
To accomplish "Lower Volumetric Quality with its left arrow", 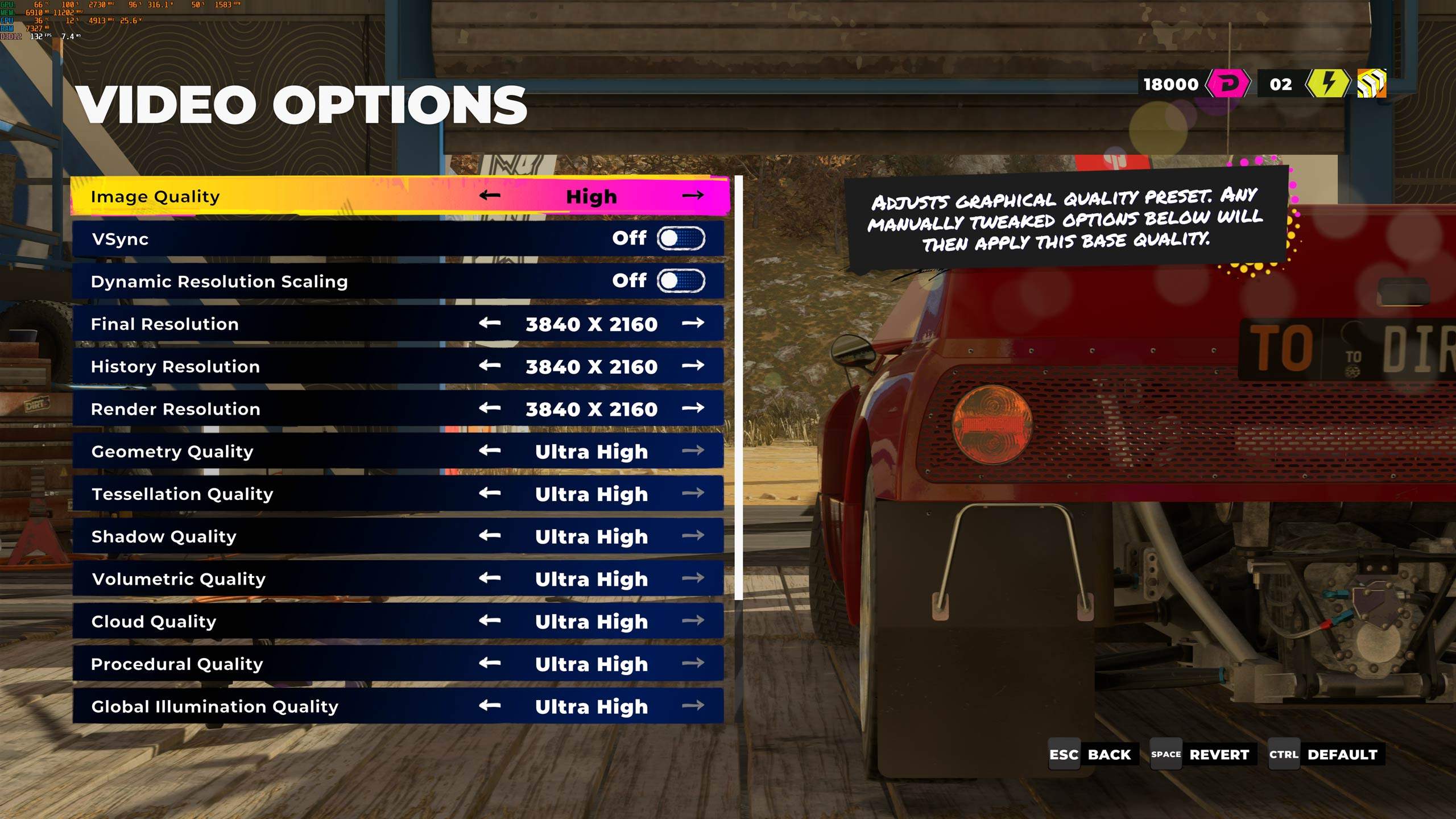I will 489,578.
